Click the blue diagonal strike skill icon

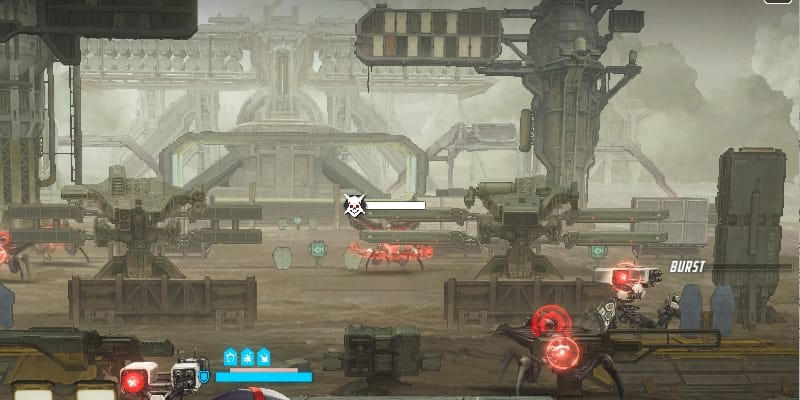pos(264,356)
